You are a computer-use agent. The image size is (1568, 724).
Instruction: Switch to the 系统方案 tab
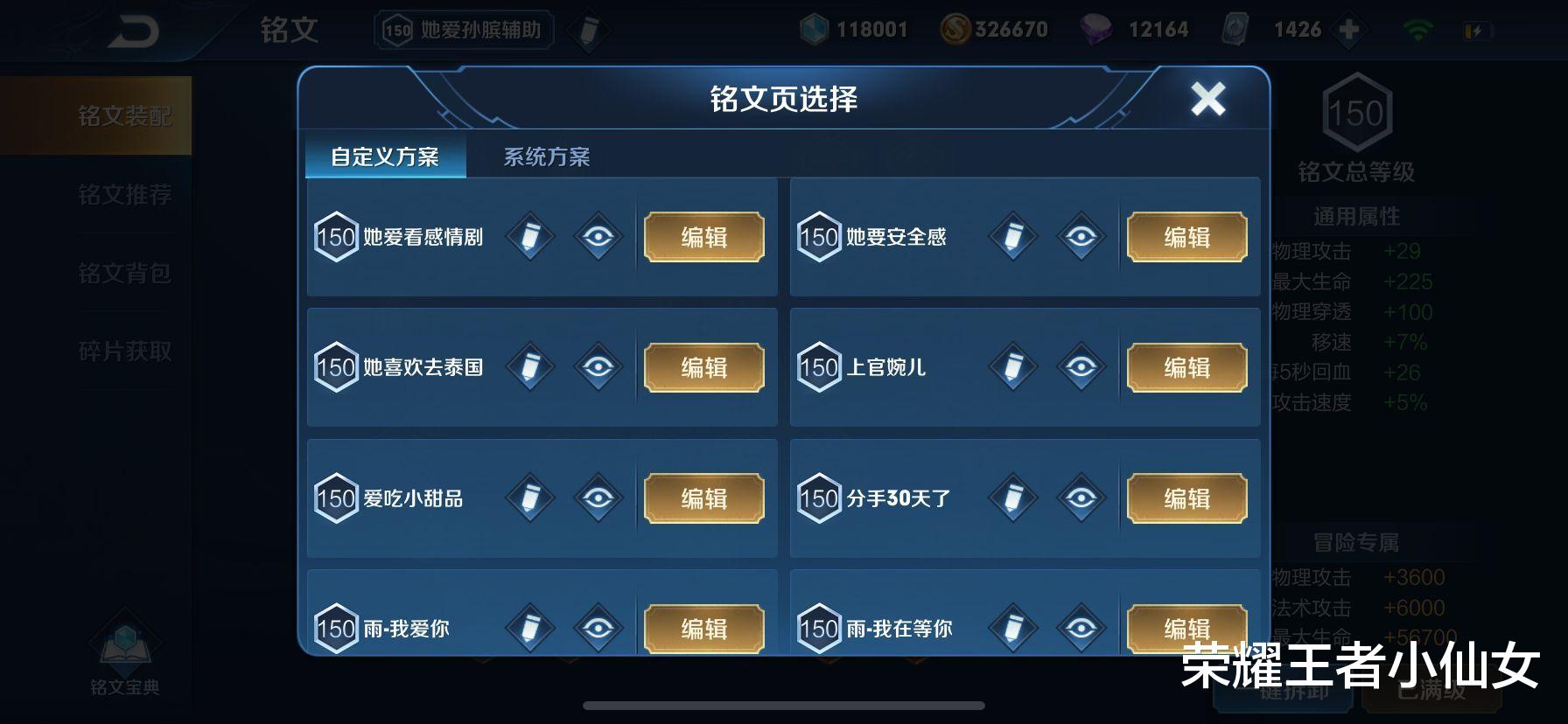547,157
